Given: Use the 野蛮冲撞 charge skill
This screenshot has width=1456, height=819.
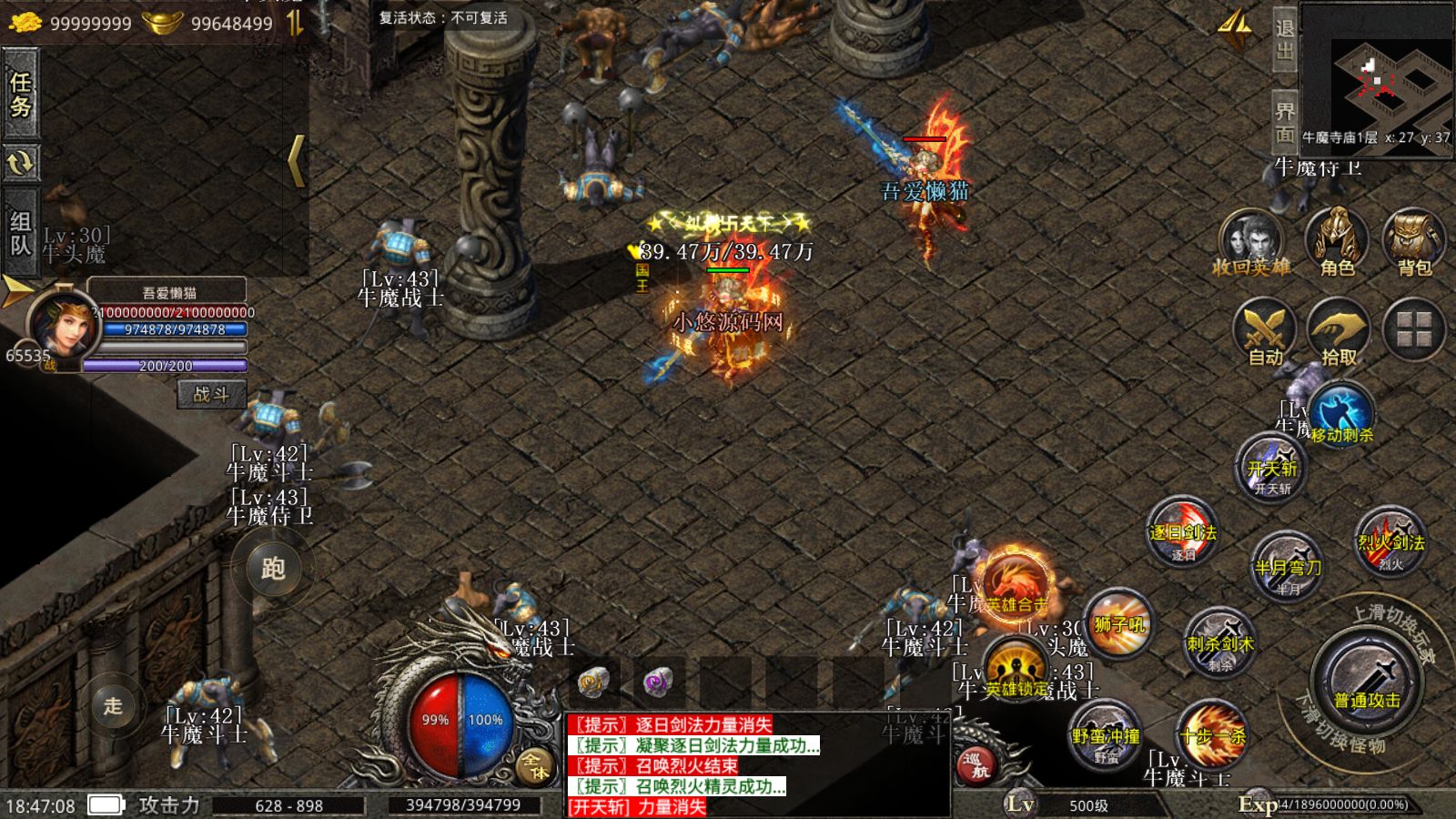Looking at the screenshot, I should [1106, 735].
